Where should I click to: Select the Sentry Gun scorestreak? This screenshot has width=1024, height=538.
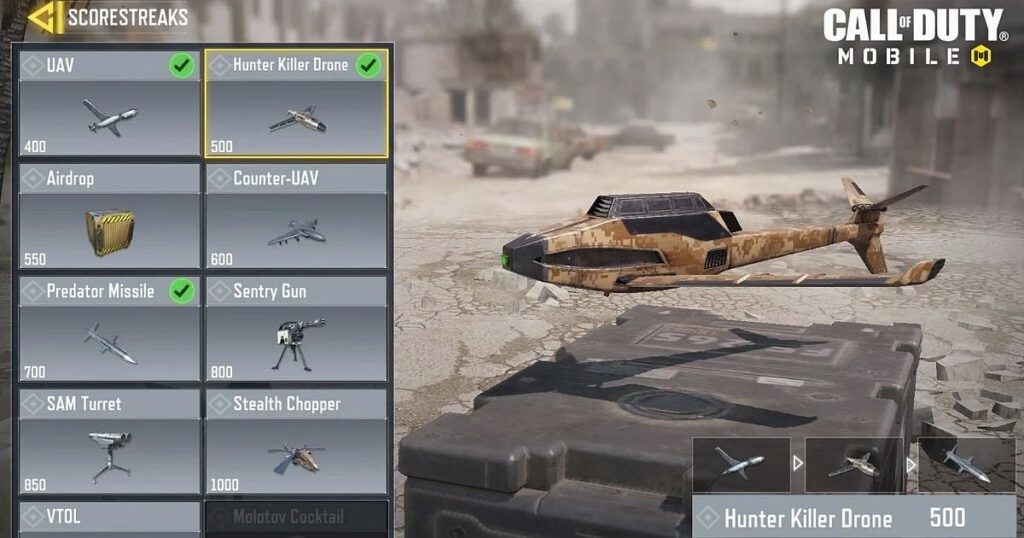point(296,330)
